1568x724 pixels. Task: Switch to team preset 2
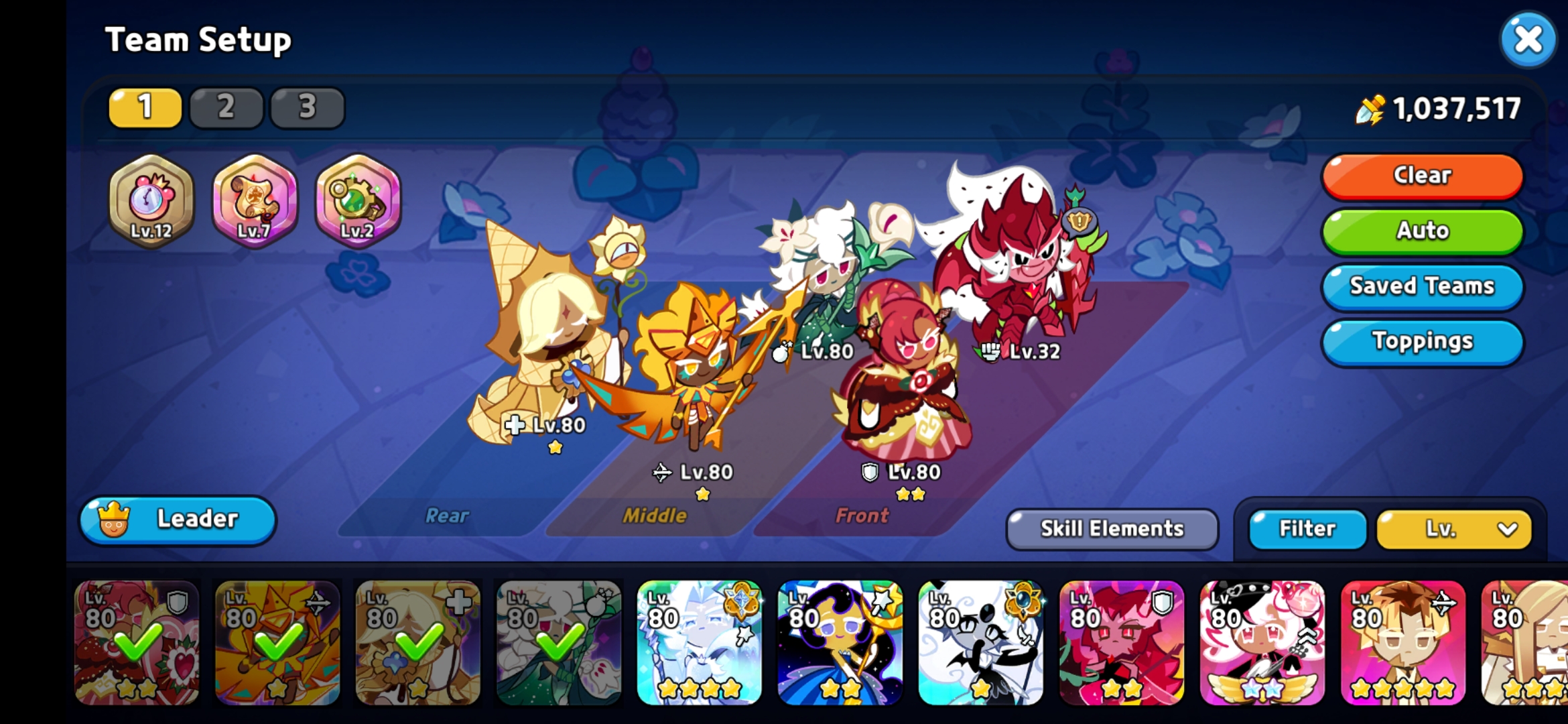226,106
